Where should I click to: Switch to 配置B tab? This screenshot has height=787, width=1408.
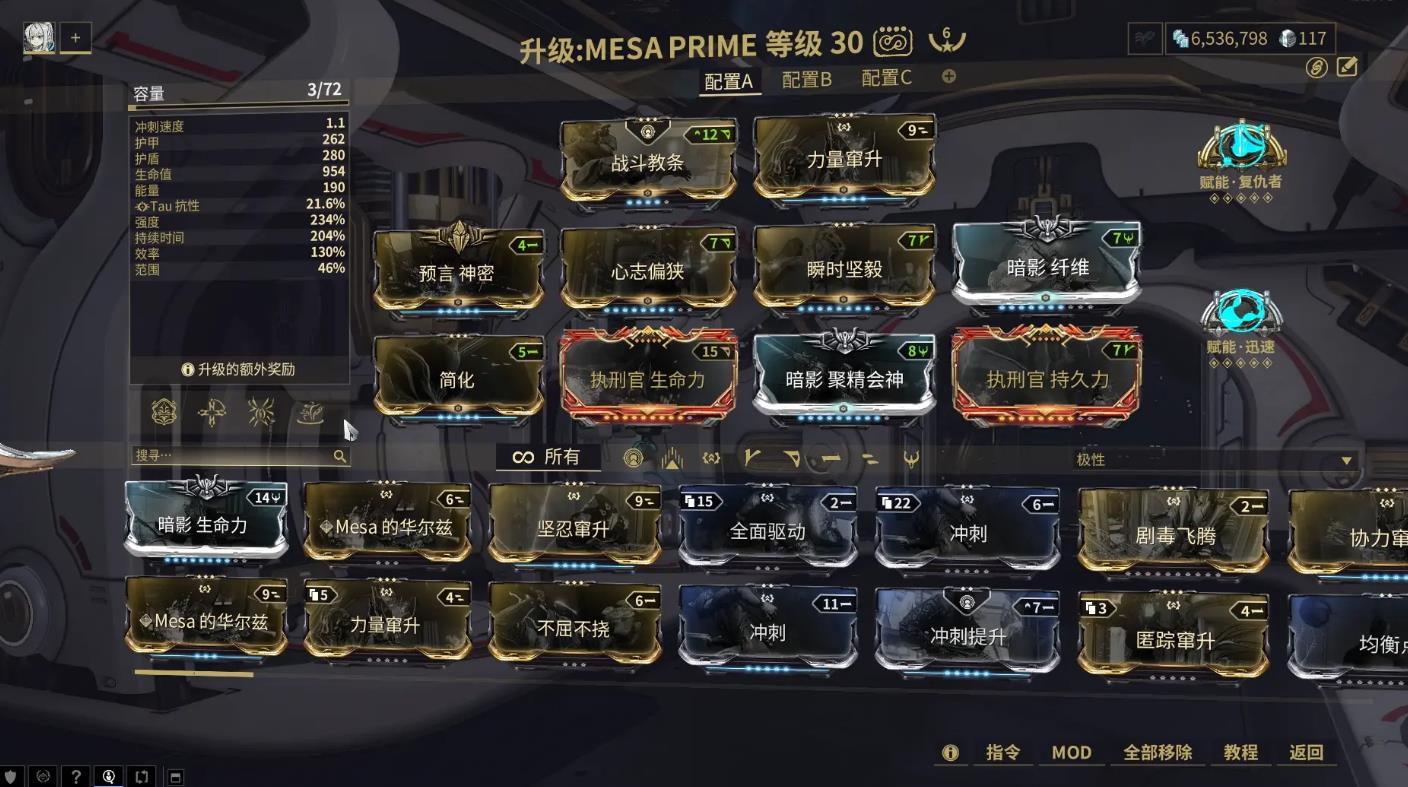805,76
